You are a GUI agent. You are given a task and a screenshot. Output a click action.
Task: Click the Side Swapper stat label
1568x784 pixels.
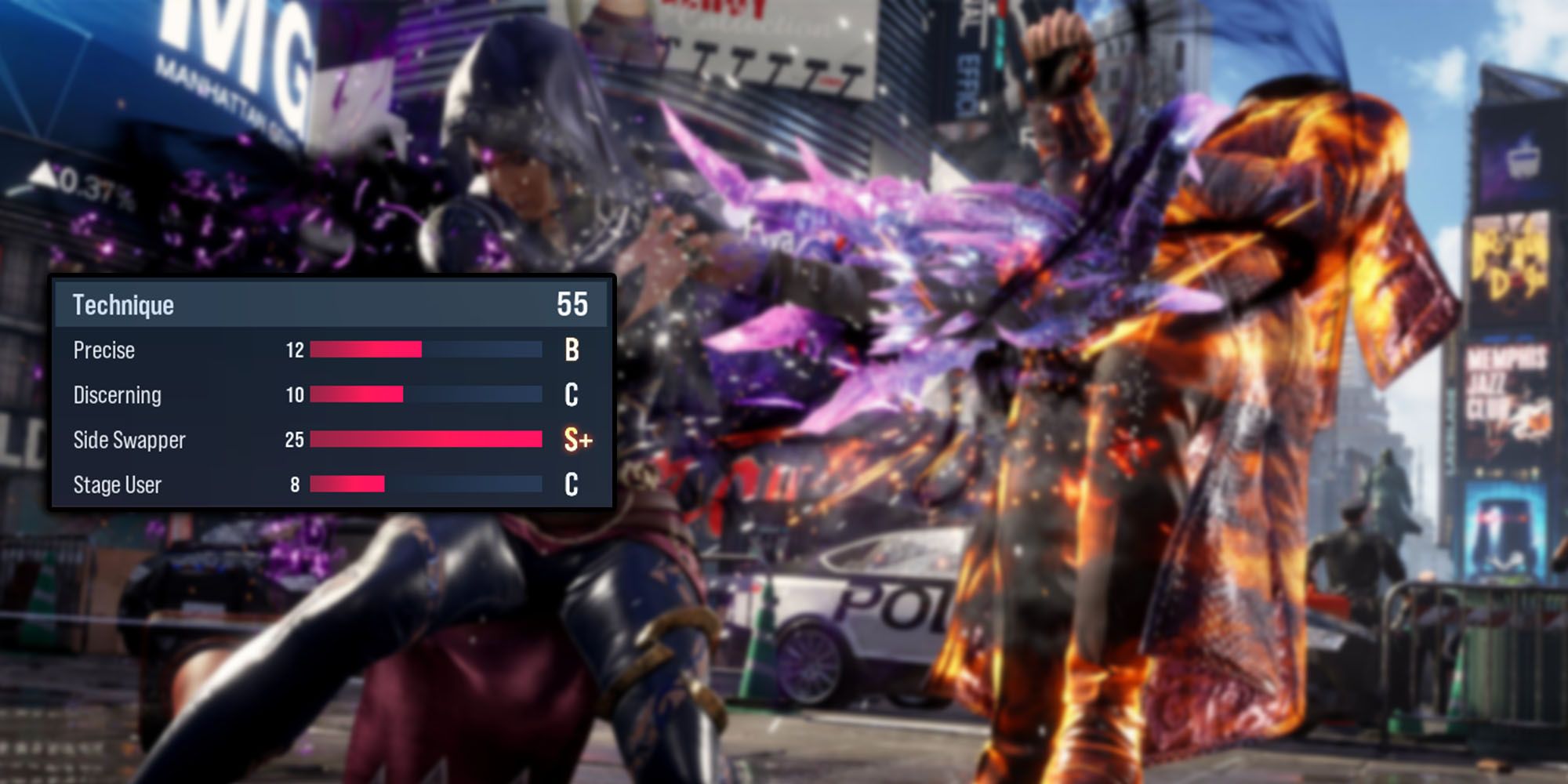[129, 440]
